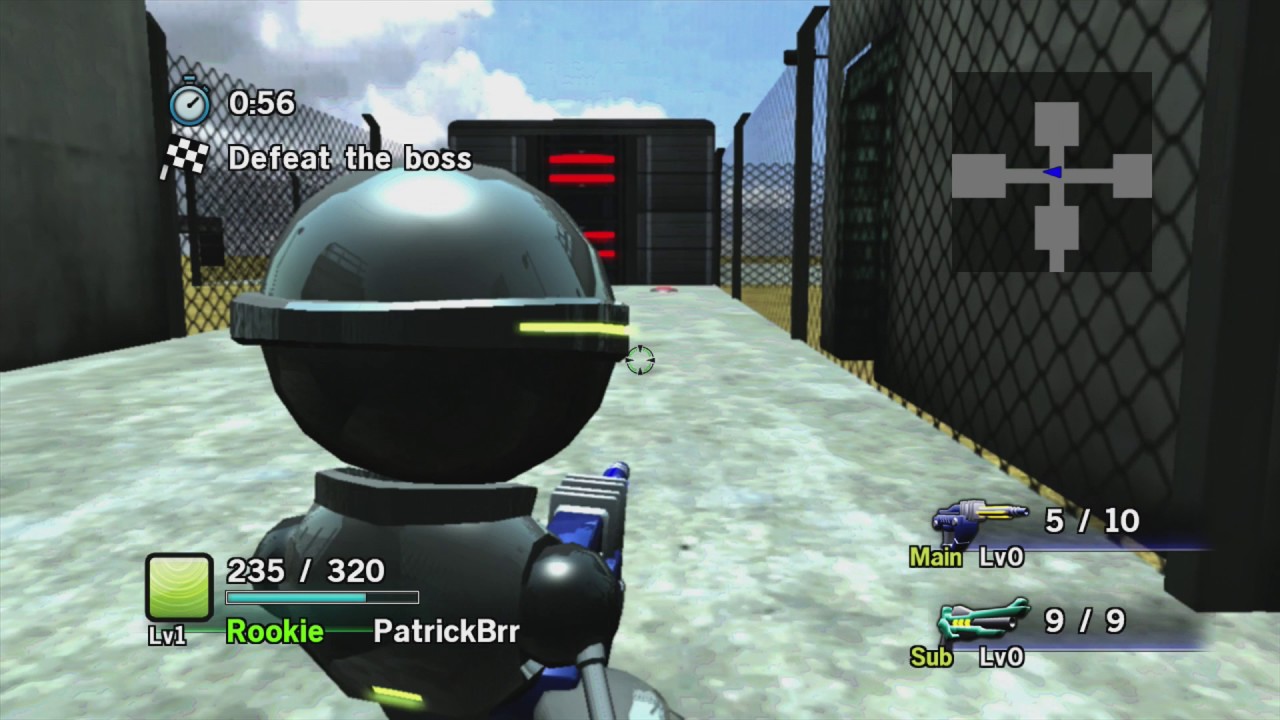The image size is (1280, 720).
Task: Click the player name PatrickBrr
Action: [x=445, y=631]
